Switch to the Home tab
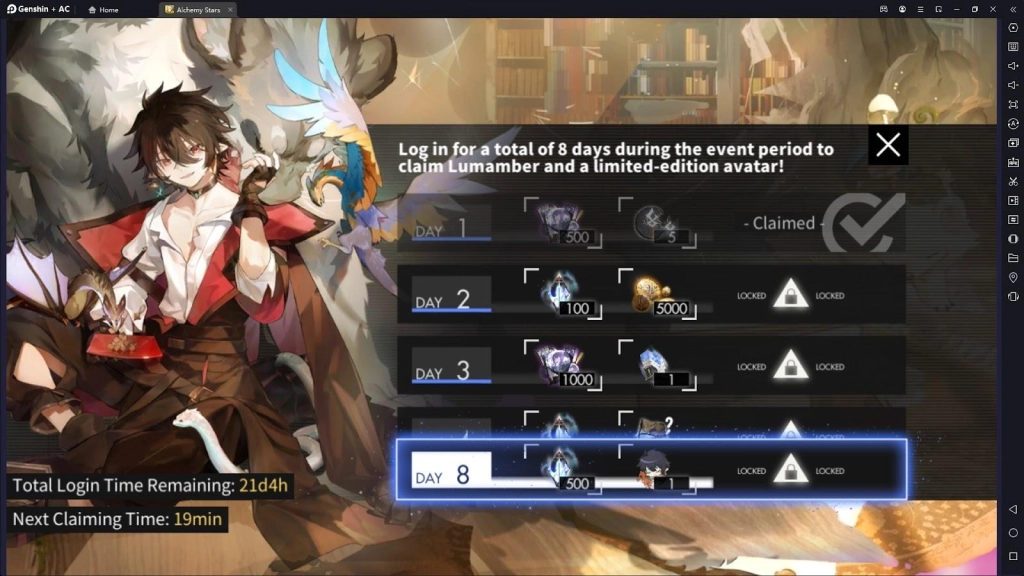 [104, 9]
